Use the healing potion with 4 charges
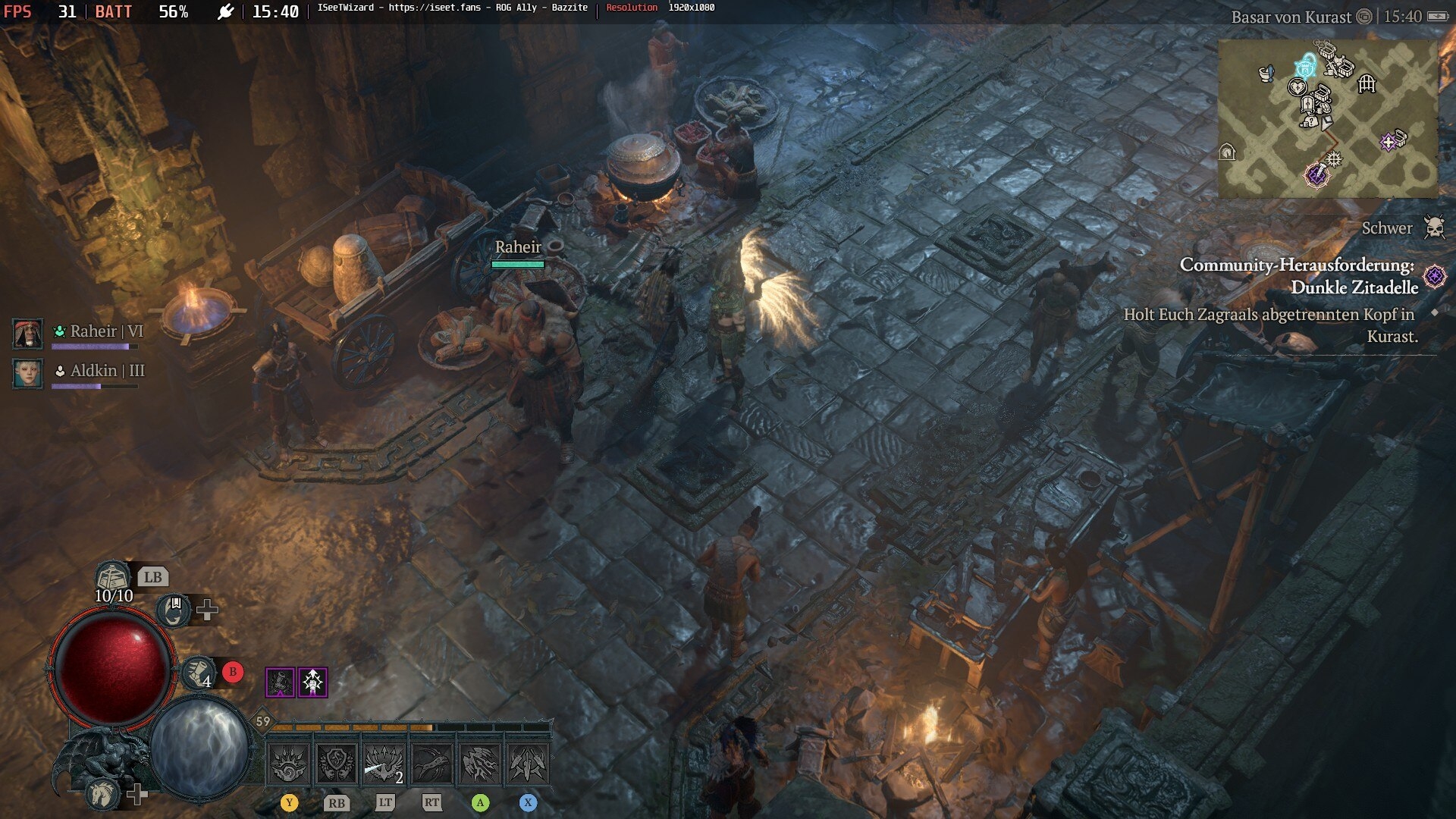This screenshot has width=1456, height=819. pos(199,673)
